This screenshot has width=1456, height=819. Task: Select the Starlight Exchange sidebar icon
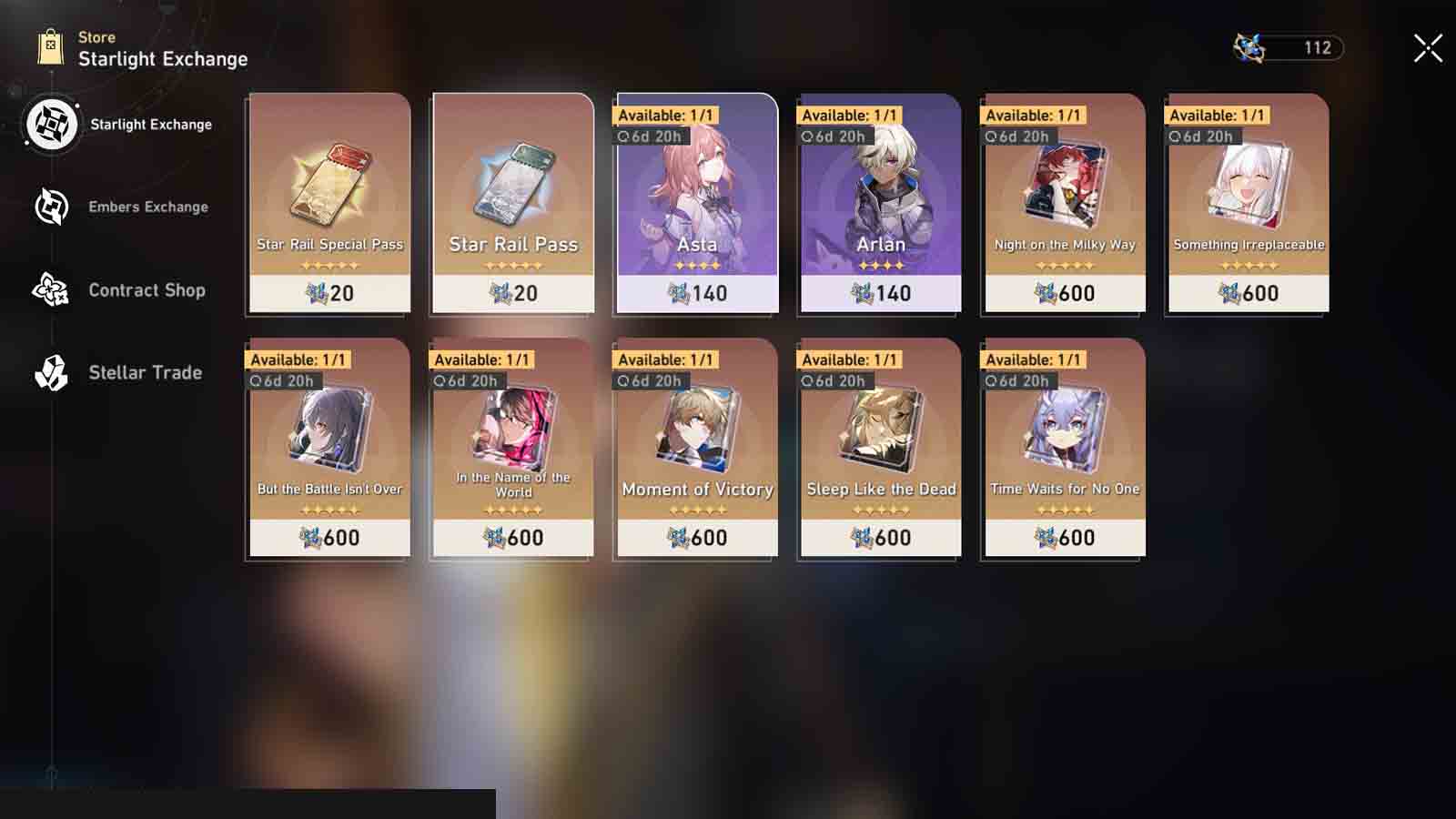(x=52, y=124)
